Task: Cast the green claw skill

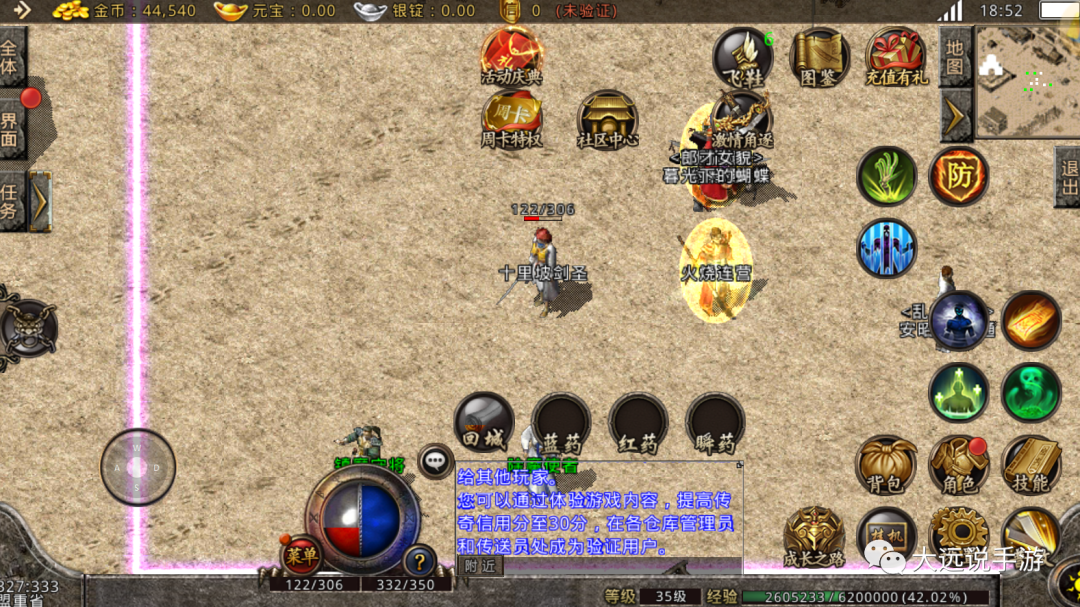Action: 886,176
